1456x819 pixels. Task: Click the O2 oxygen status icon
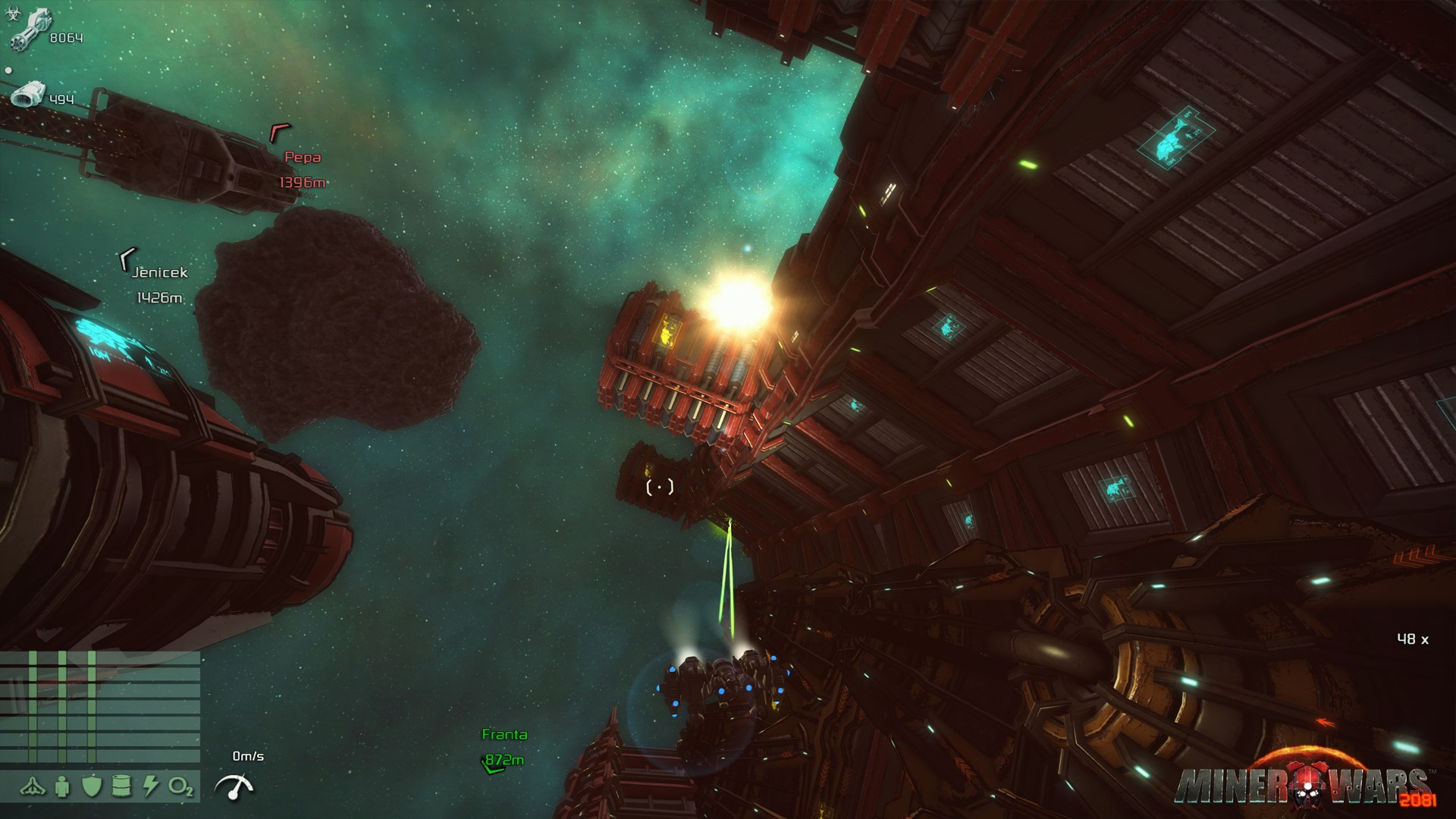[180, 787]
